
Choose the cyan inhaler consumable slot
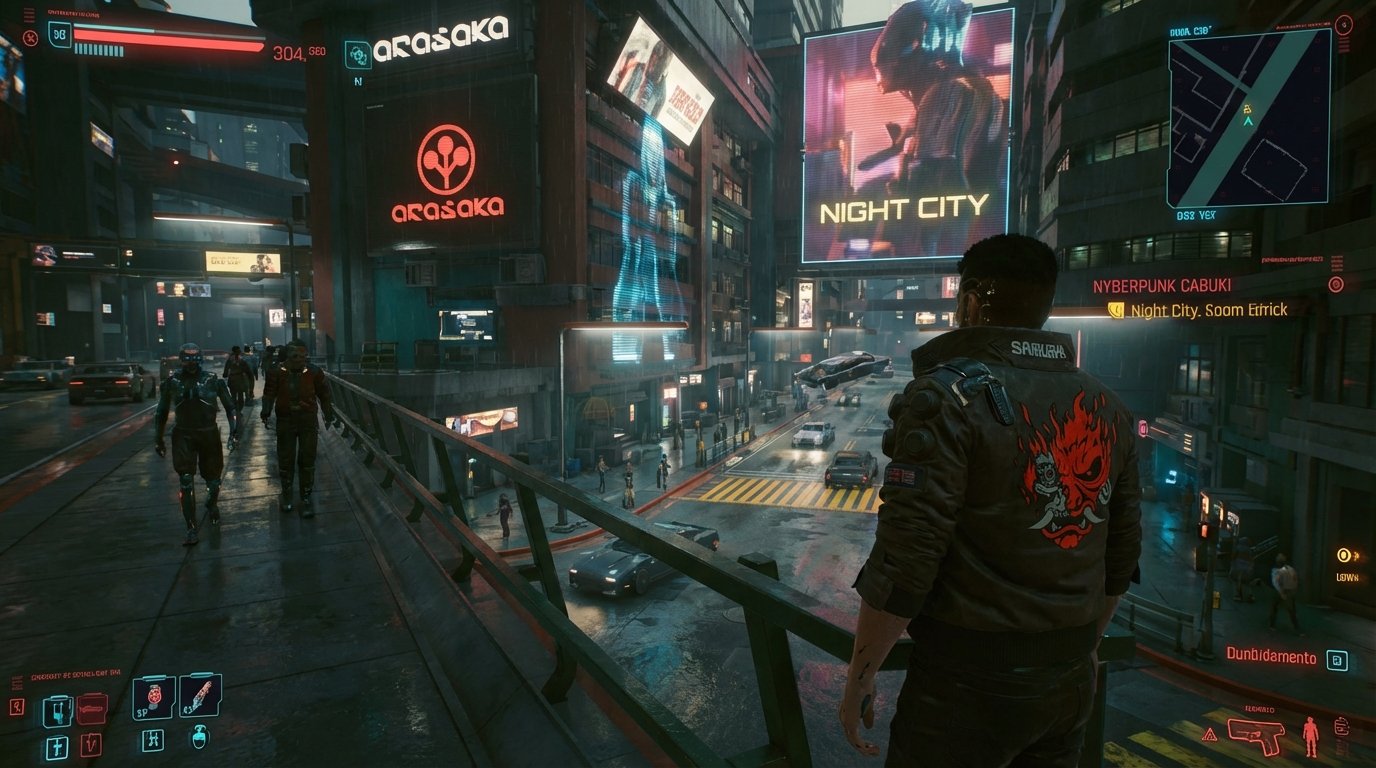point(57,710)
